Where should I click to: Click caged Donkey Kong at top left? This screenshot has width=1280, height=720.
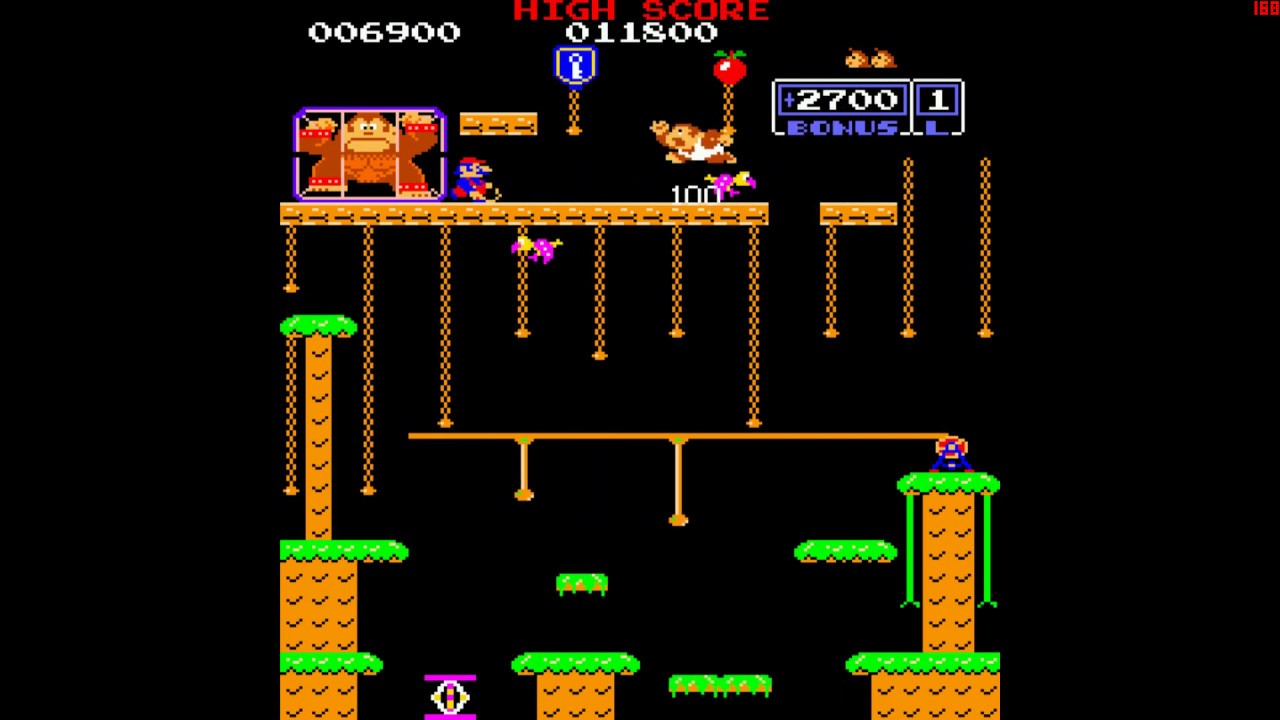tap(368, 150)
